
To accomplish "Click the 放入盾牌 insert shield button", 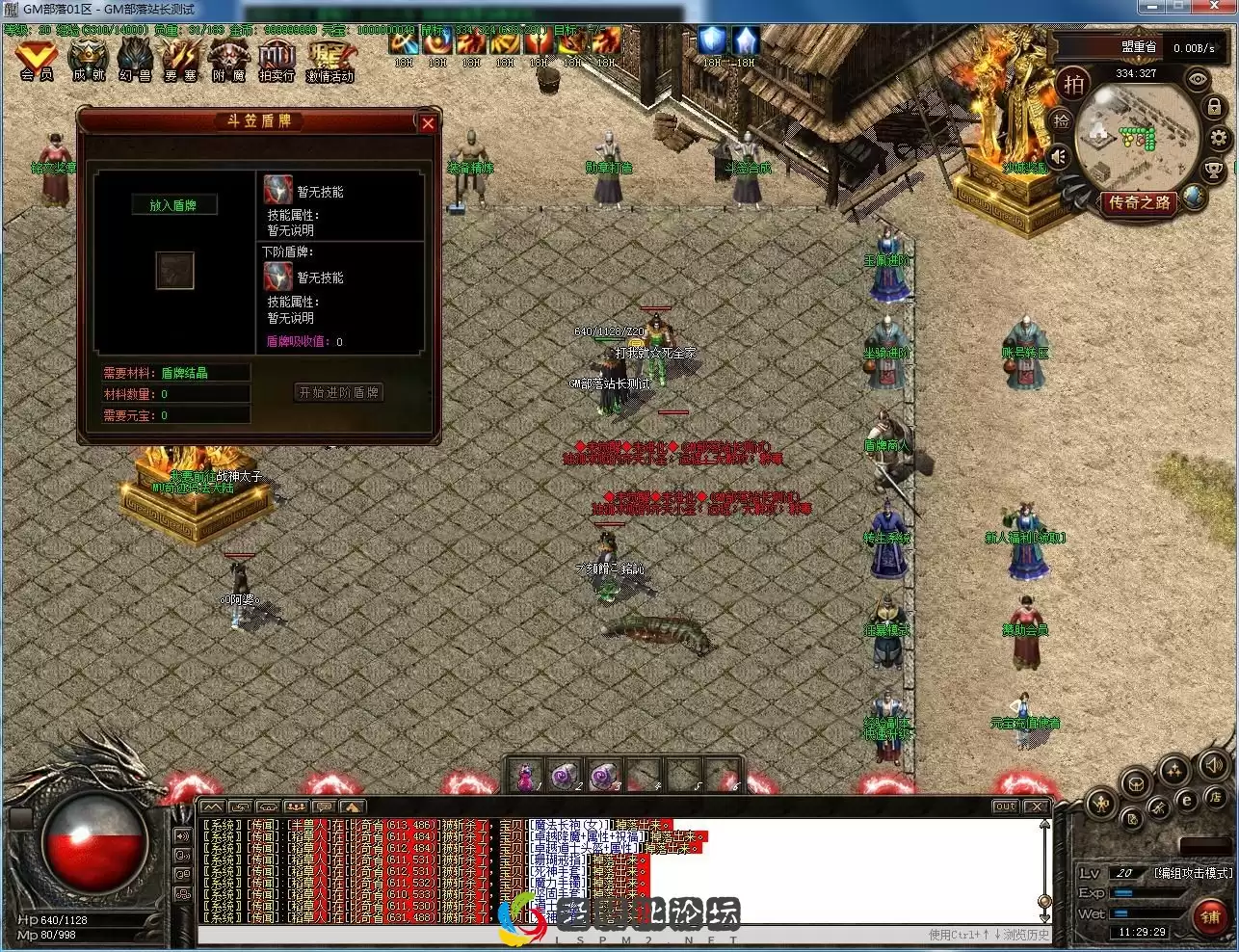I will point(175,204).
